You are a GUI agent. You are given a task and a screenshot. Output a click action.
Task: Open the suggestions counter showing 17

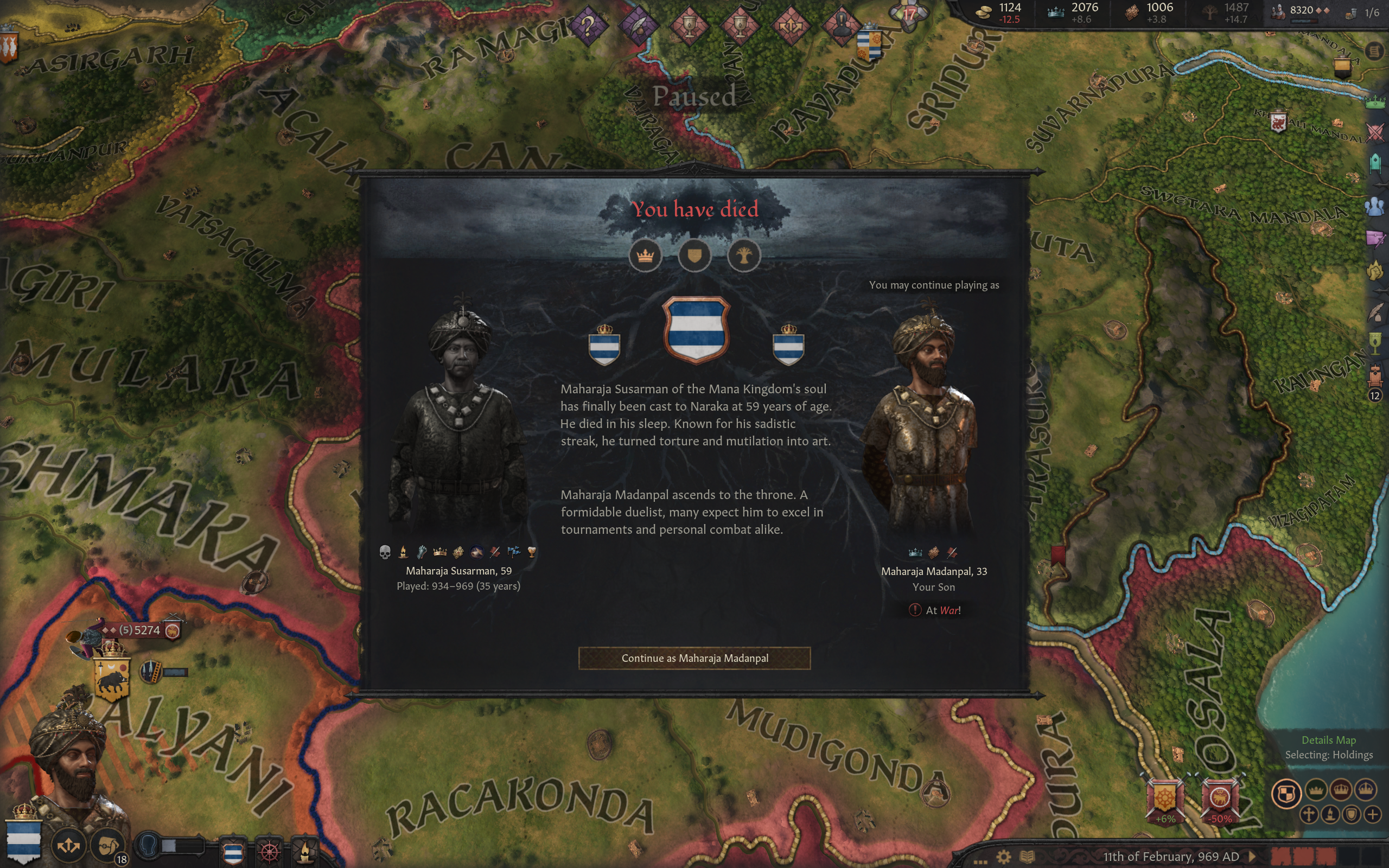pos(909,14)
